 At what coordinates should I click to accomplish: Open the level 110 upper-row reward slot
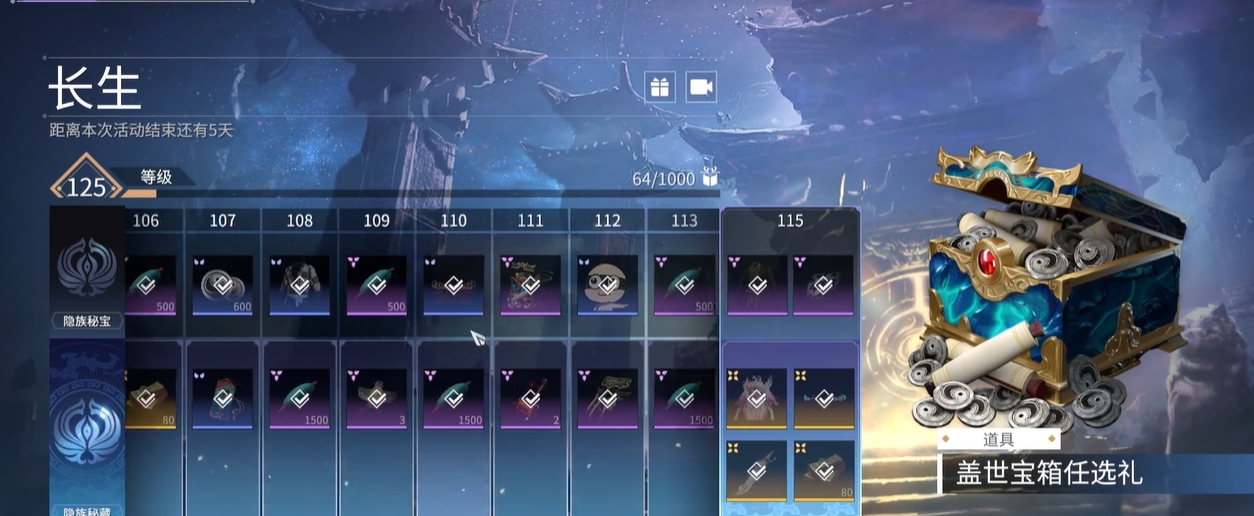(x=453, y=285)
